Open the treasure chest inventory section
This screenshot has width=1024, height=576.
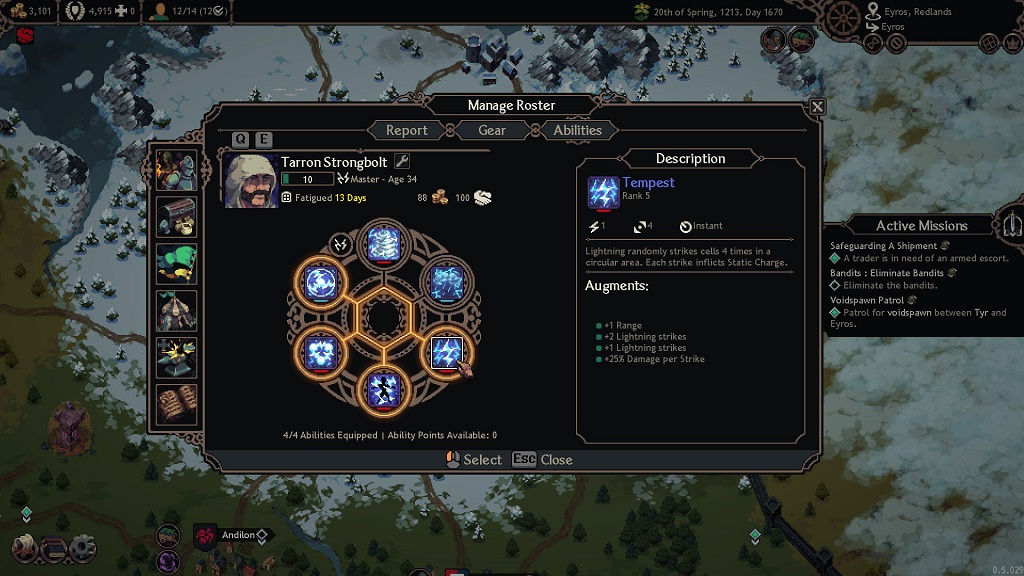176,218
